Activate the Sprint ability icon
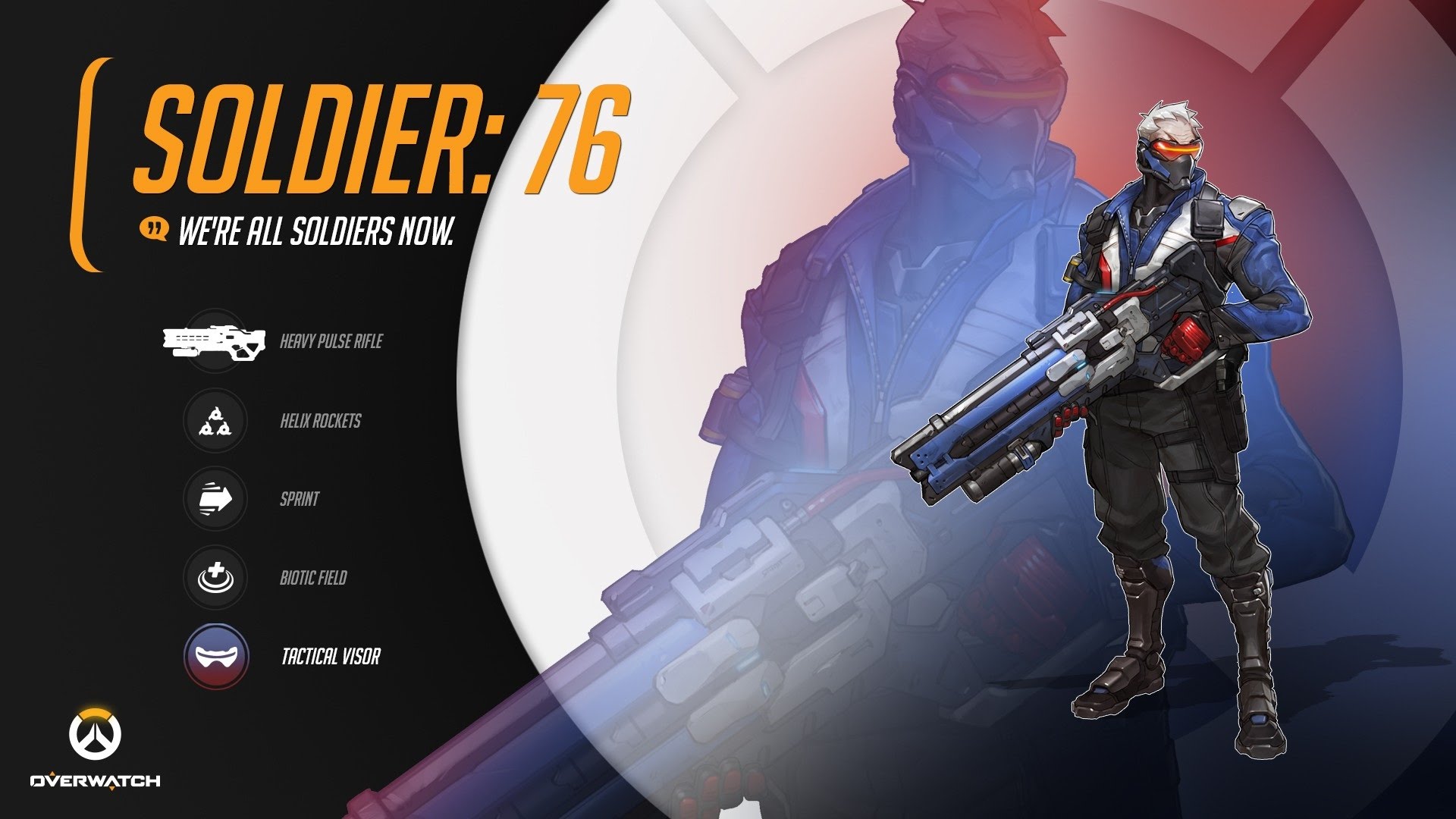The width and height of the screenshot is (1456, 819). tap(215, 499)
